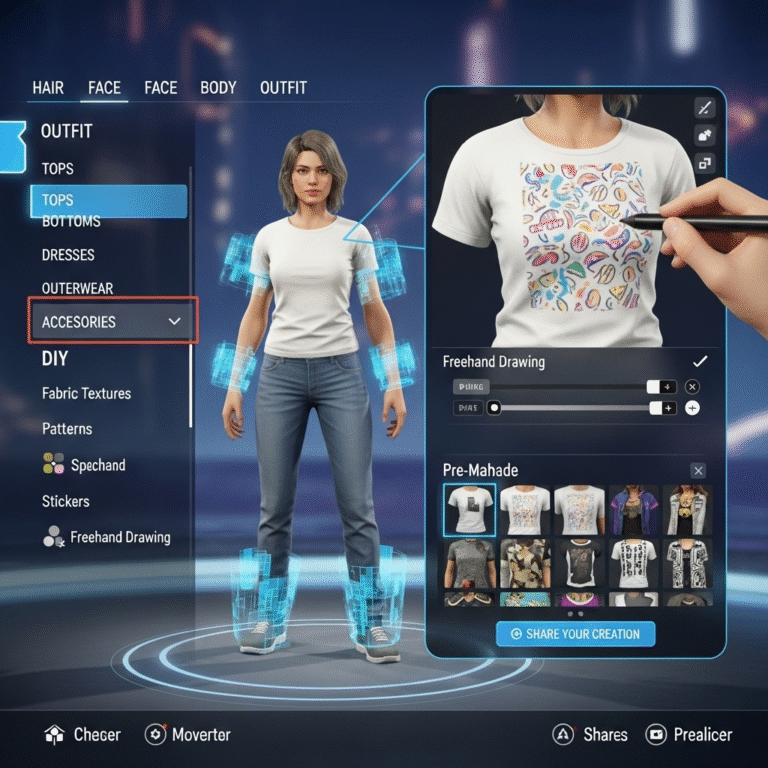This screenshot has height=768, width=768.
Task: Click the pen tool icon in preview corner
Action: tap(705, 108)
